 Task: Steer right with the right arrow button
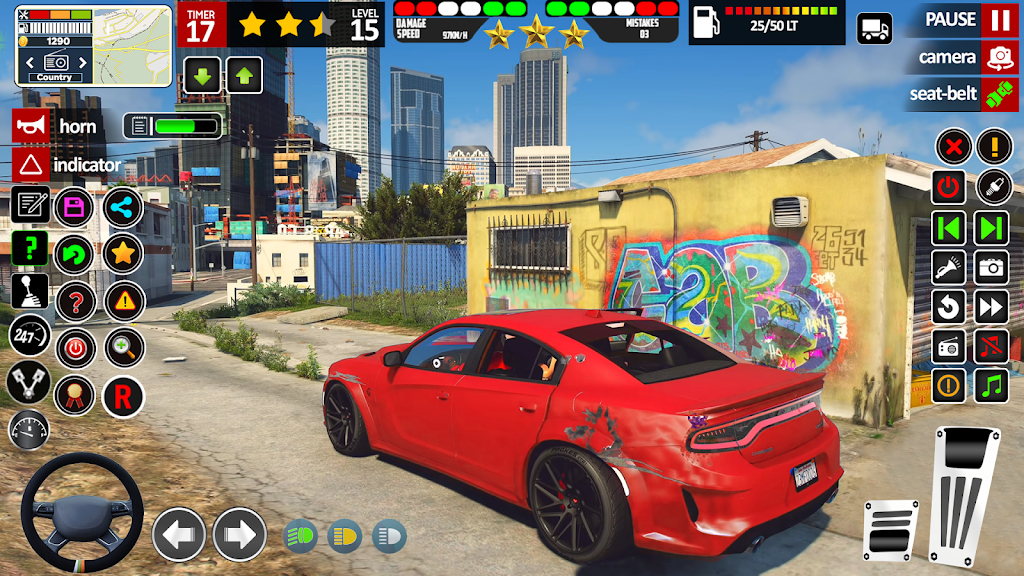(x=239, y=535)
